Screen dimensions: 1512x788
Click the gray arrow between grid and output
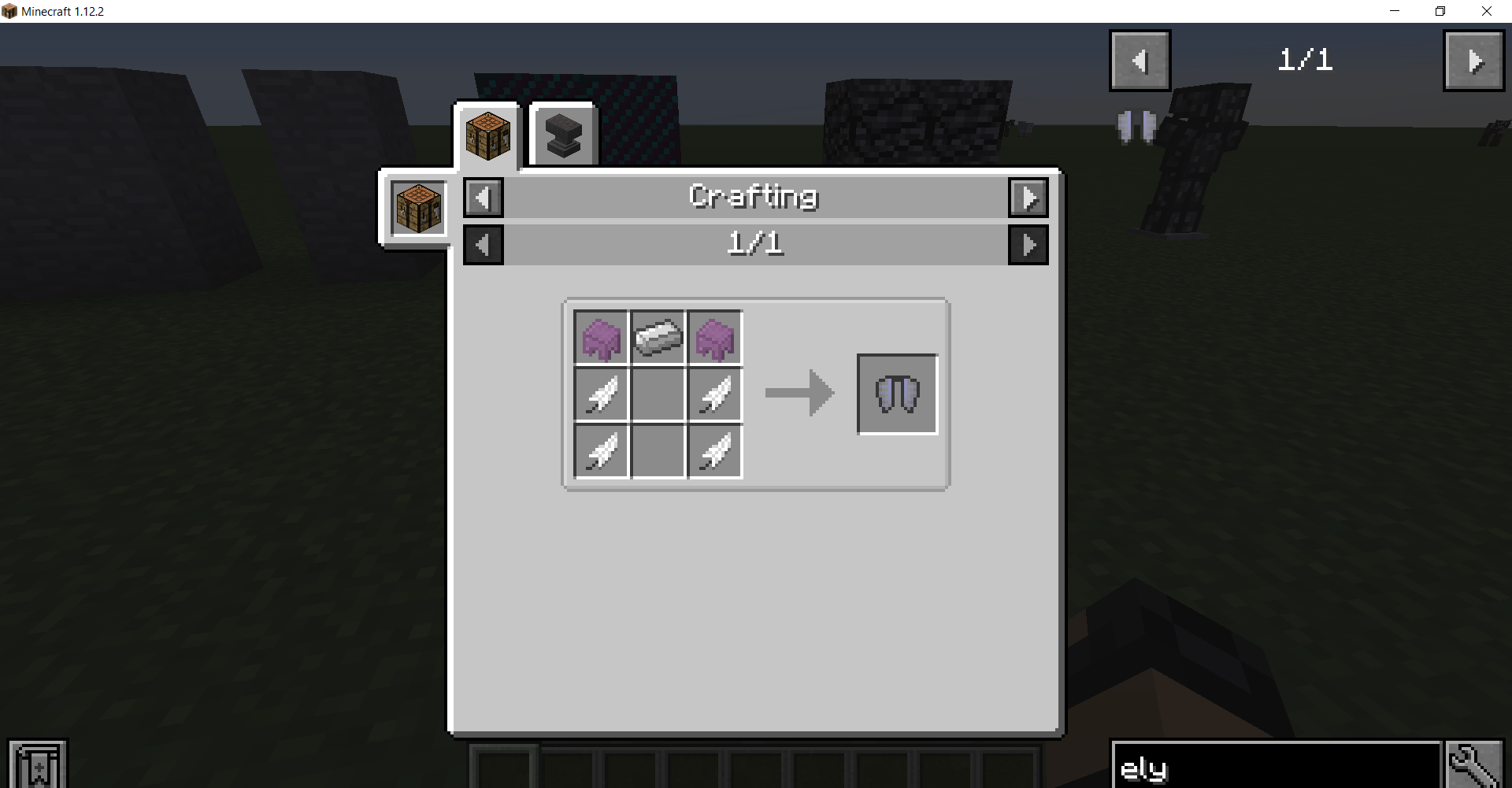(799, 394)
